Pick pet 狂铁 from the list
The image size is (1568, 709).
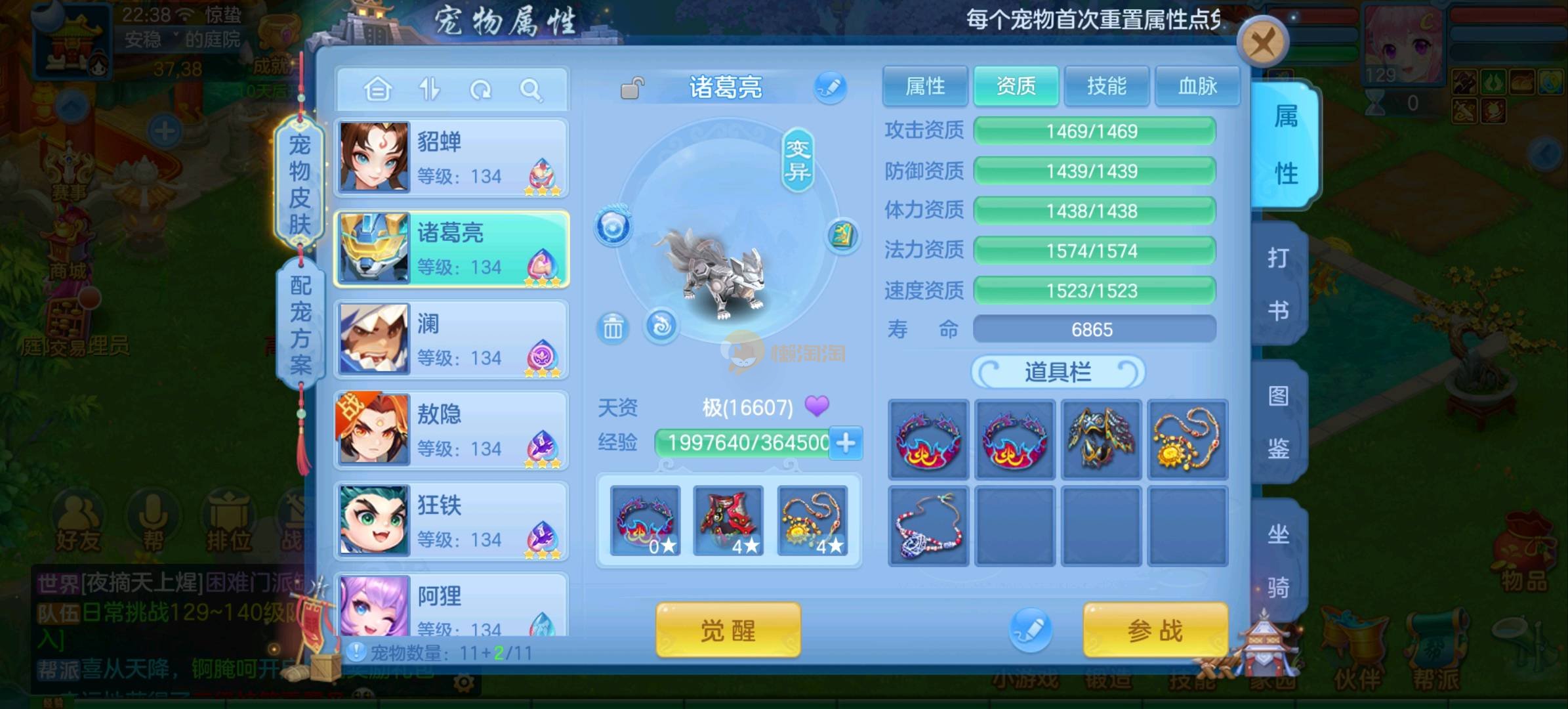tap(451, 521)
